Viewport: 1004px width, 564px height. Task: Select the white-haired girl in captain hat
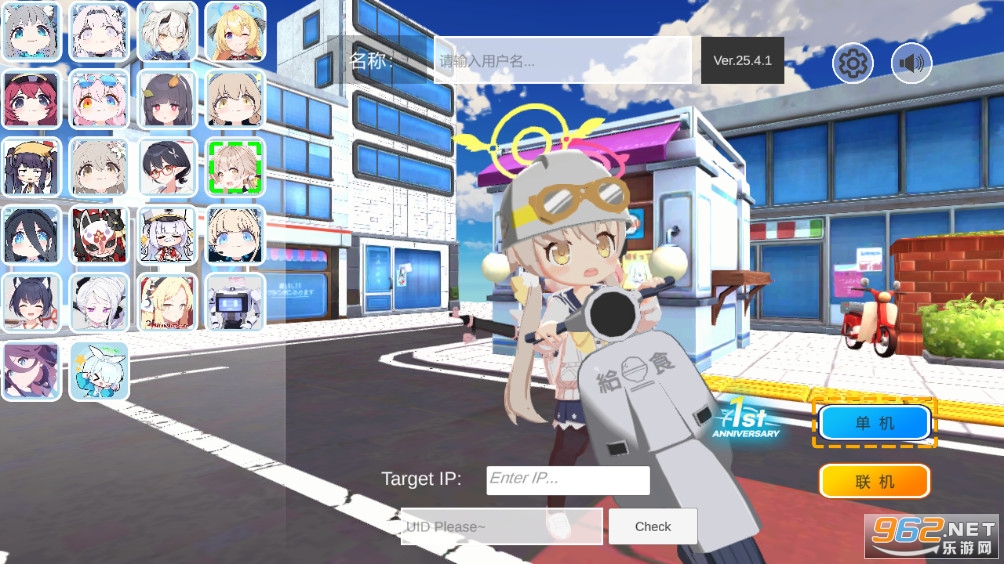pos(167,234)
